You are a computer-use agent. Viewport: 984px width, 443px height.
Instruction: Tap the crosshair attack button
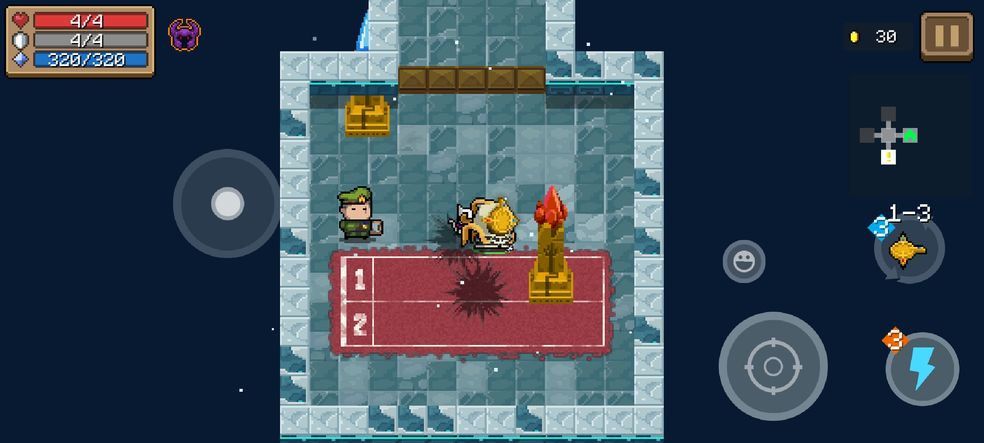tap(772, 366)
